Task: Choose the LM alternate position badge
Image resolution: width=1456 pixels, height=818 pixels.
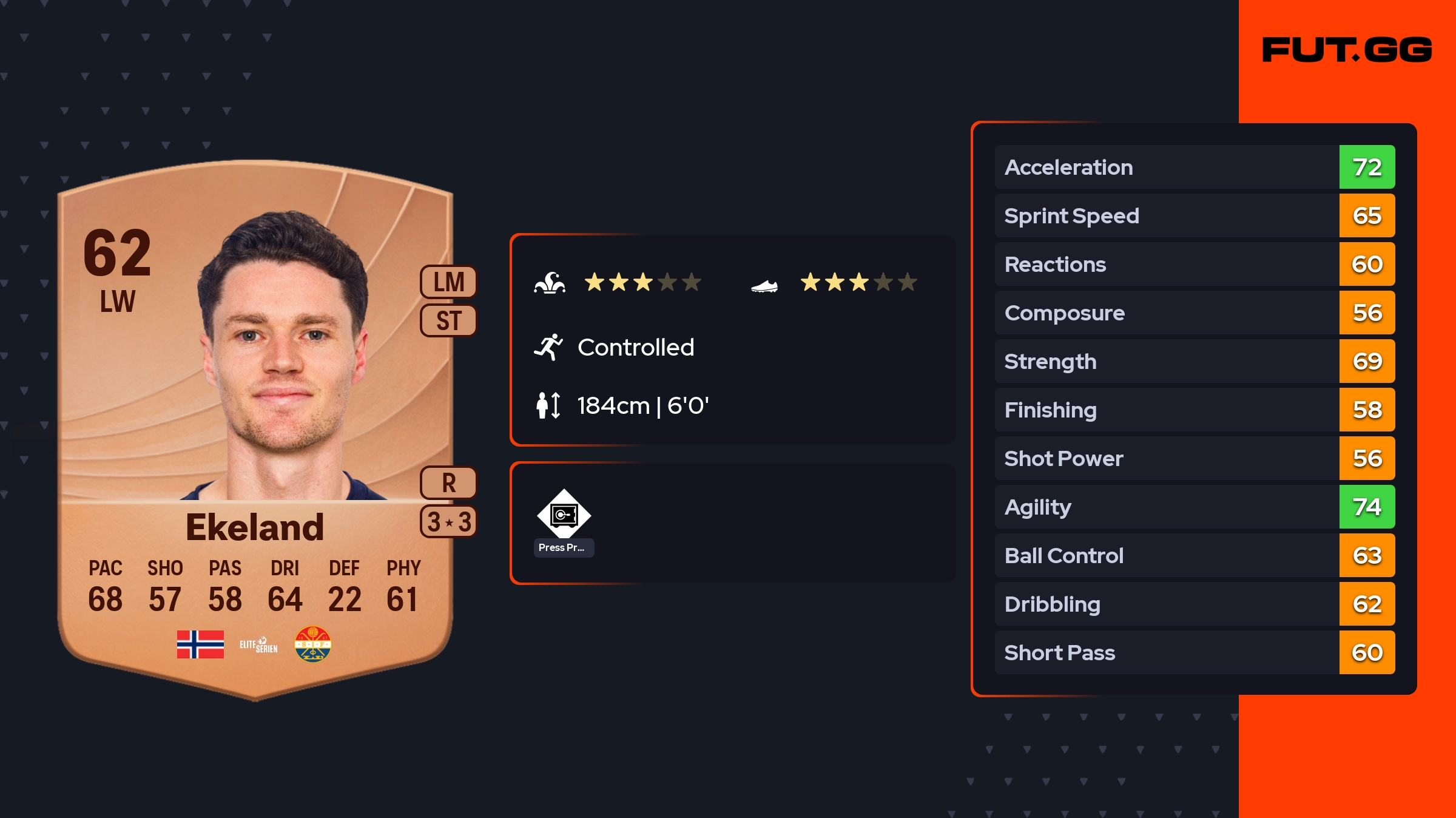Action: (448, 282)
